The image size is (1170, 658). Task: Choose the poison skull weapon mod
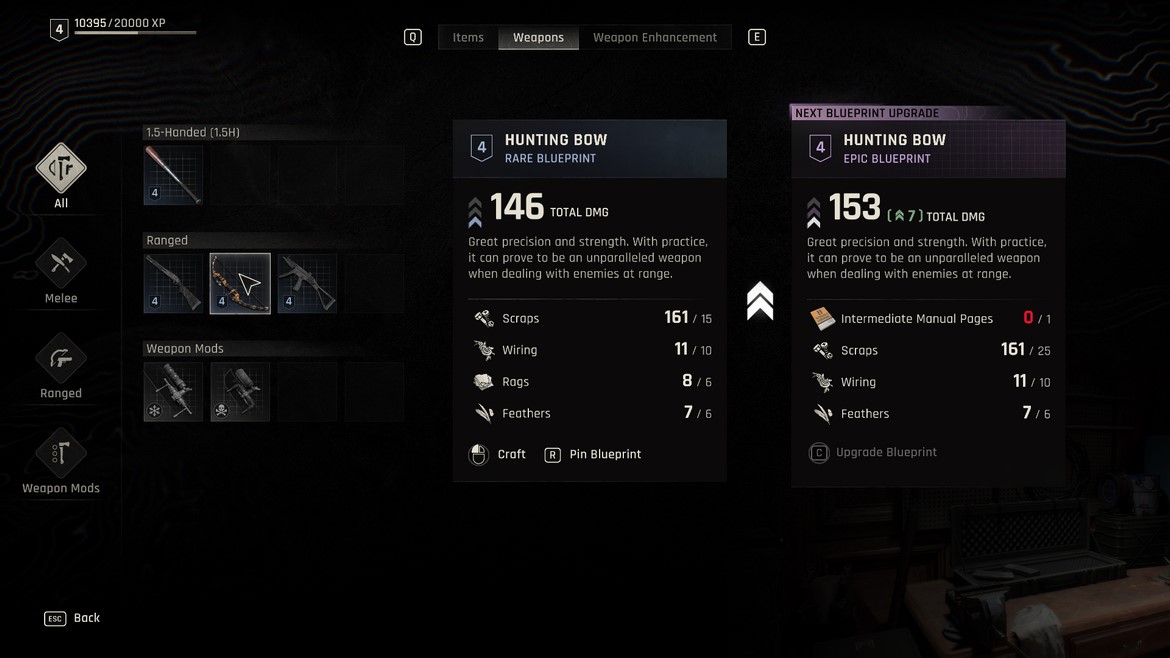[240, 391]
